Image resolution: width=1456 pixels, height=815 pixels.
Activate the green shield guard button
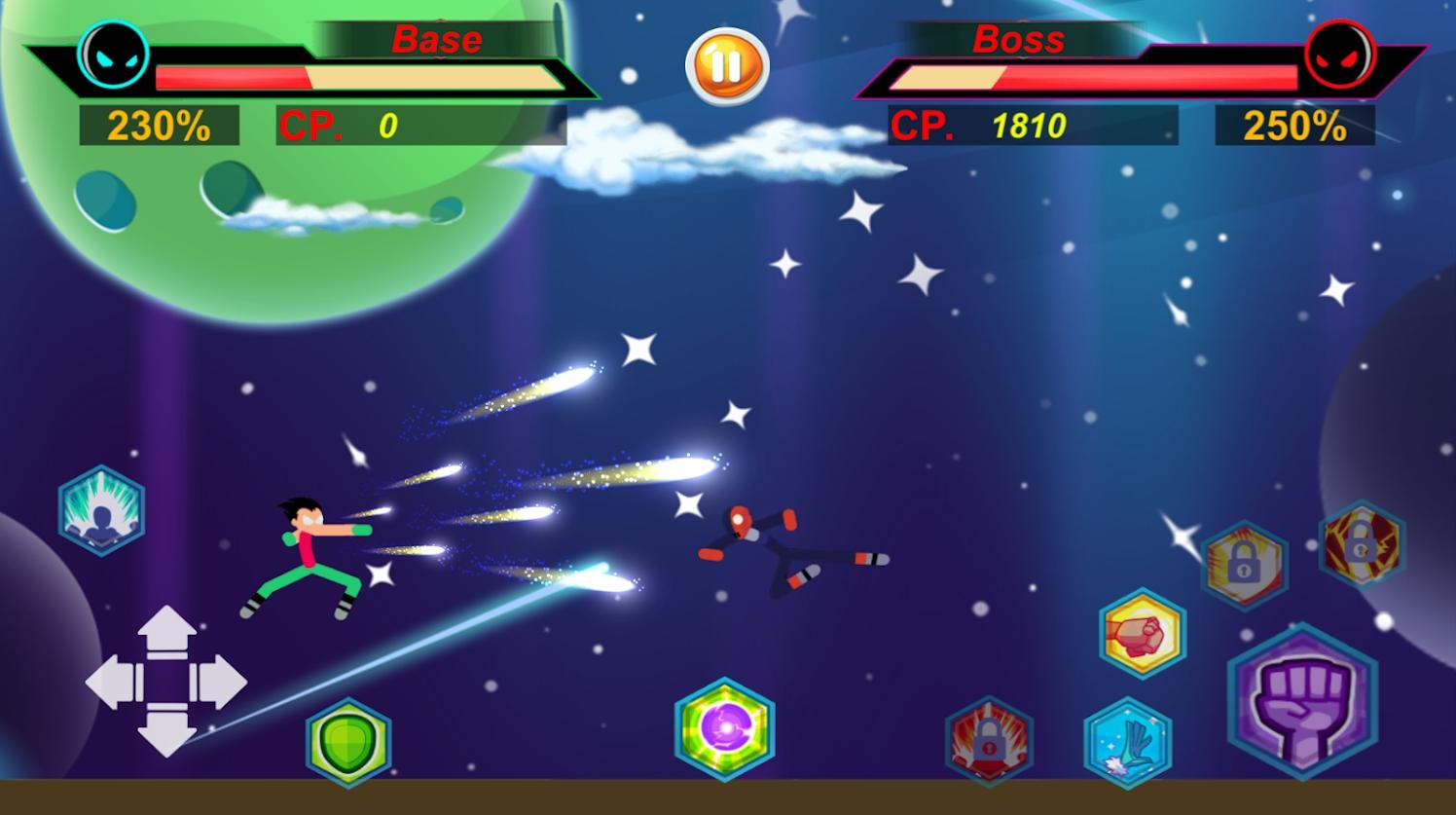(348, 742)
